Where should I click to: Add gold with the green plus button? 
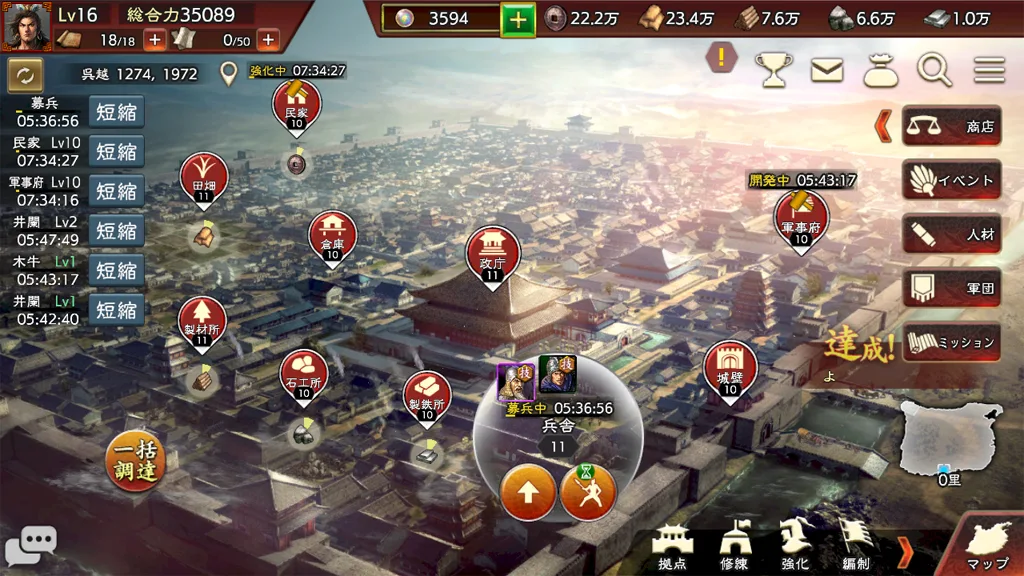point(518,19)
